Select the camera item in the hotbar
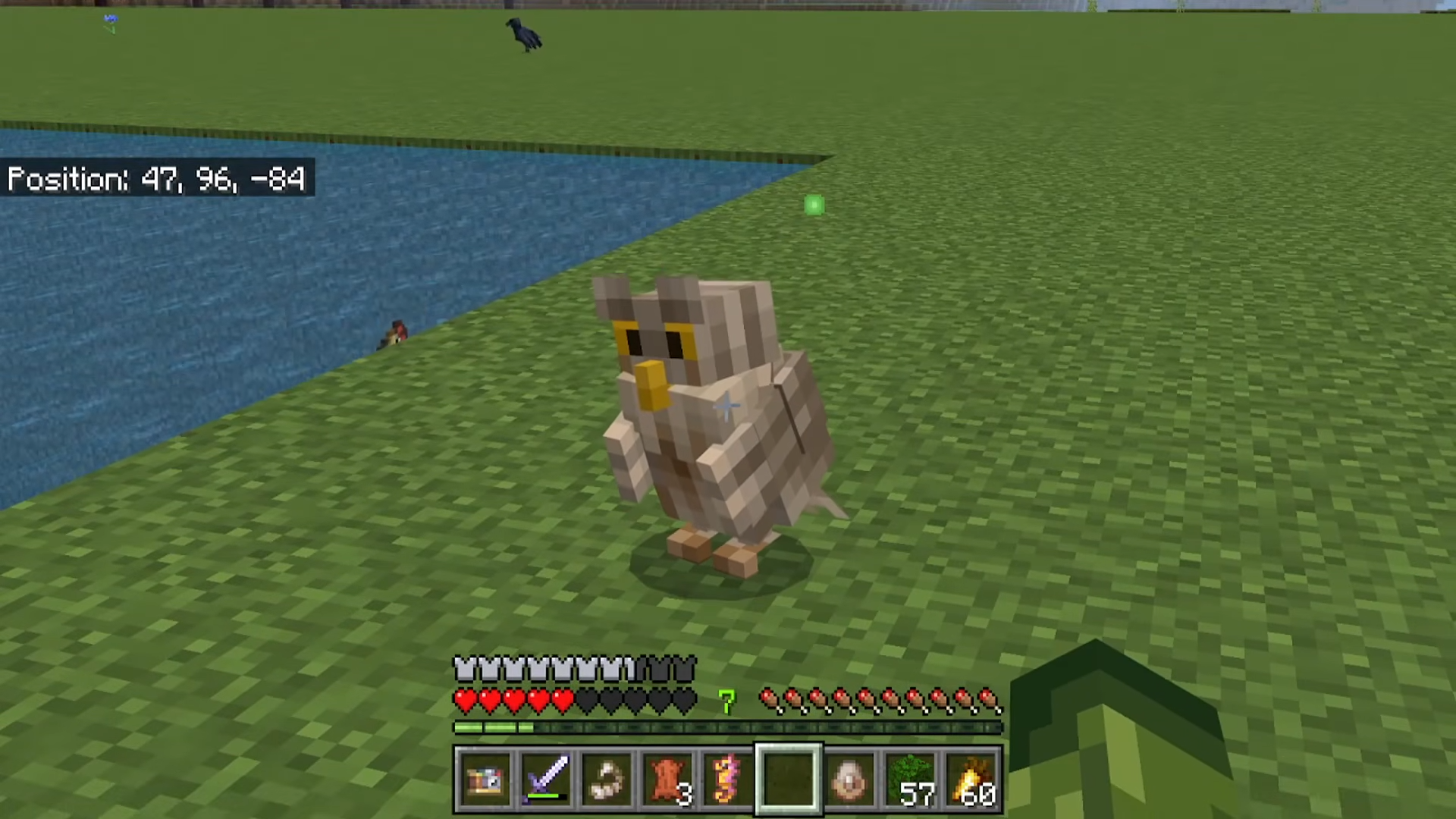This screenshot has height=819, width=1456. click(485, 780)
